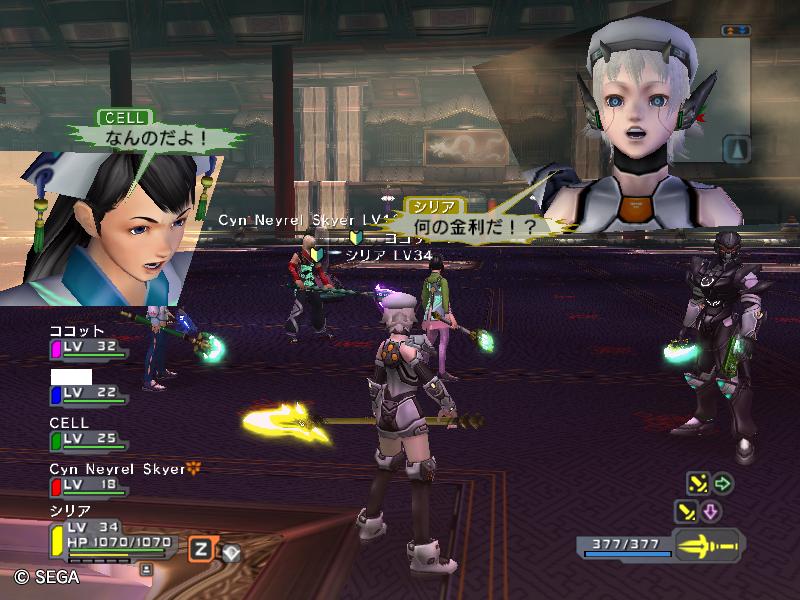The width and height of the screenshot is (800, 600).
Task: Click the compass arrow on the minimap
Action: (736, 148)
